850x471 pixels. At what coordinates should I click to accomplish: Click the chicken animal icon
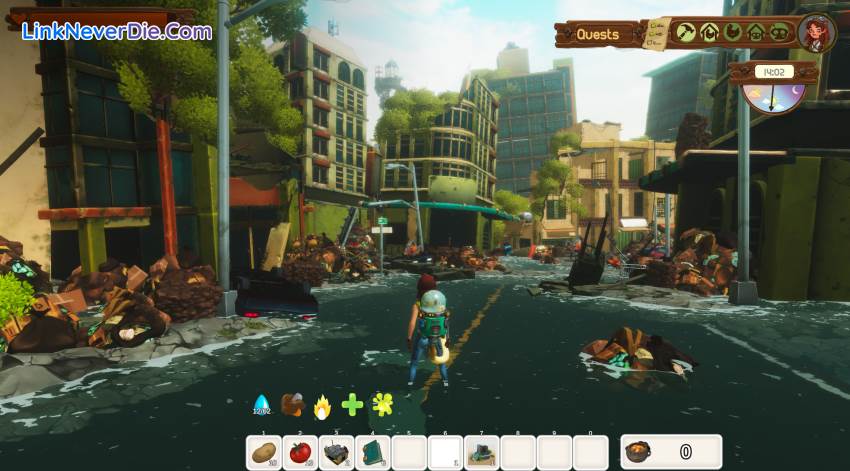pyautogui.click(x=733, y=32)
